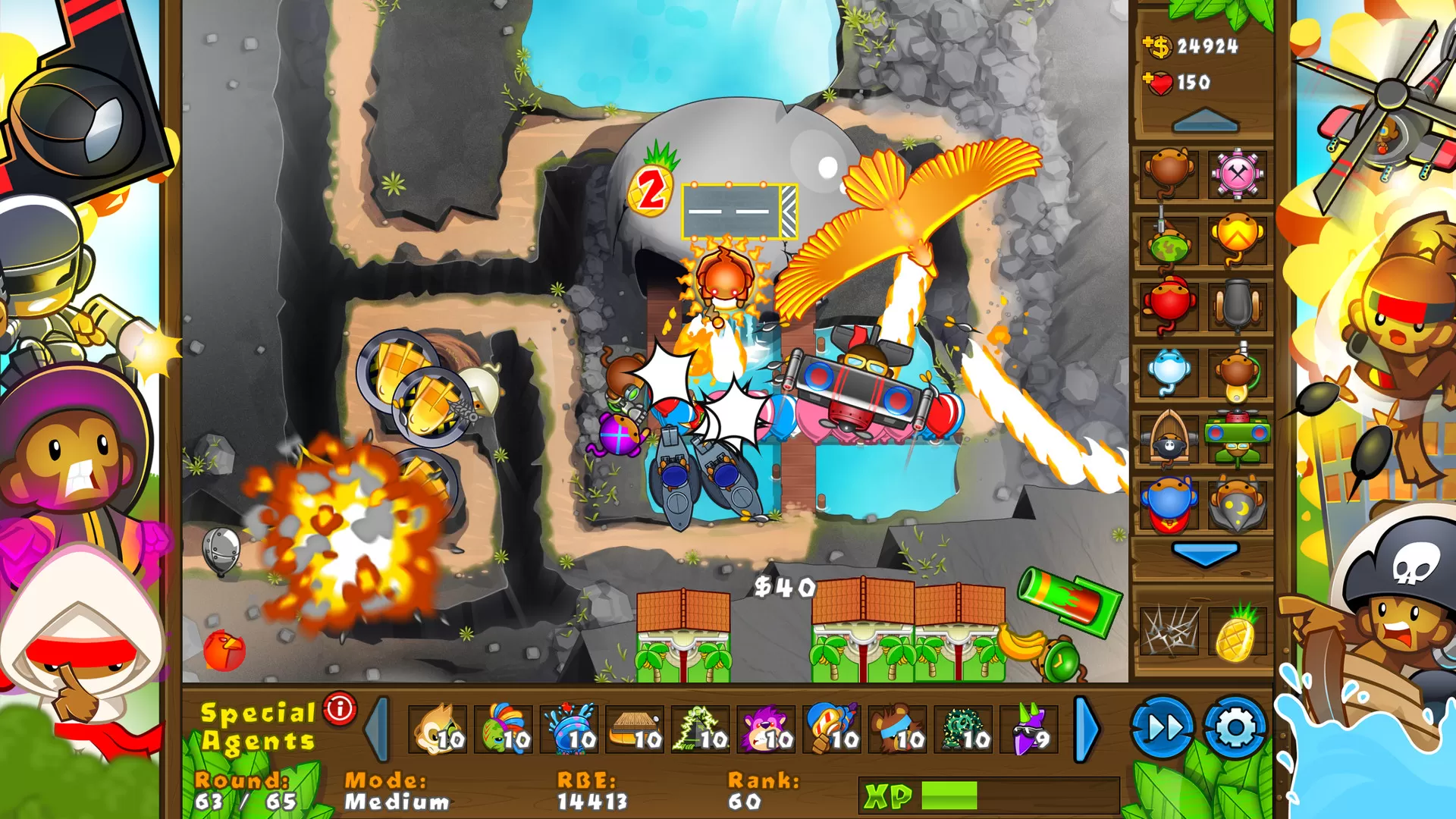Screen dimensions: 1456x819
Task: Select the Road Spikes item
Action: coord(1170,632)
